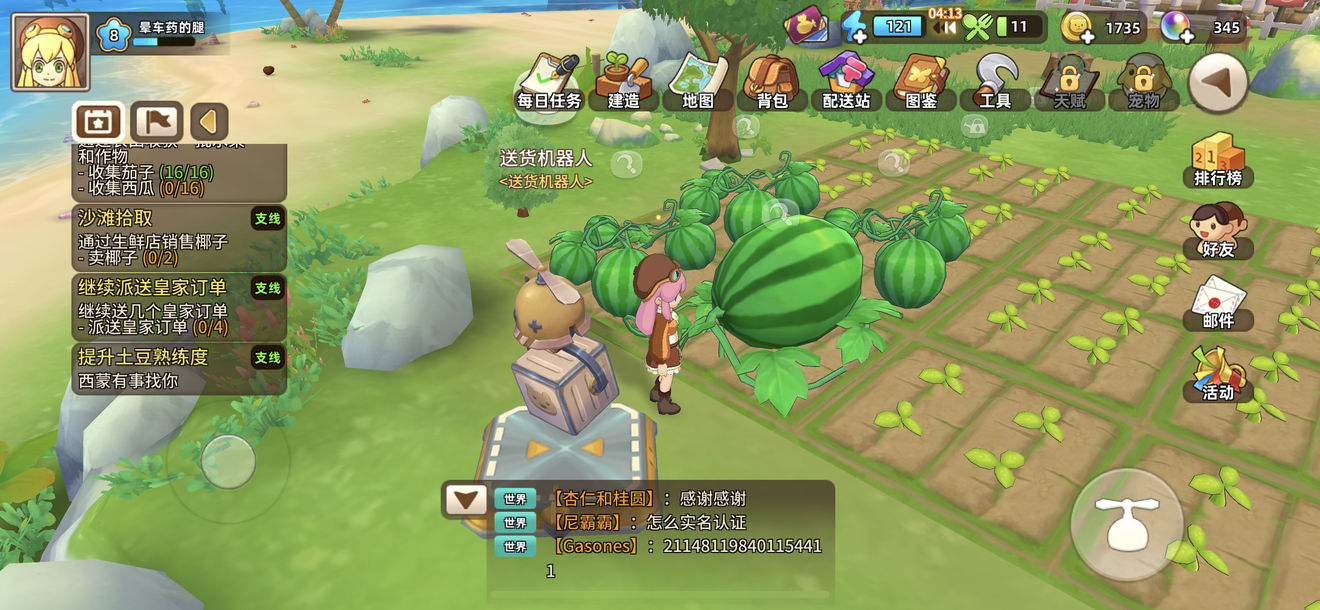Collapse the top menu with the arrow button
1320x610 pixels.
(1217, 83)
